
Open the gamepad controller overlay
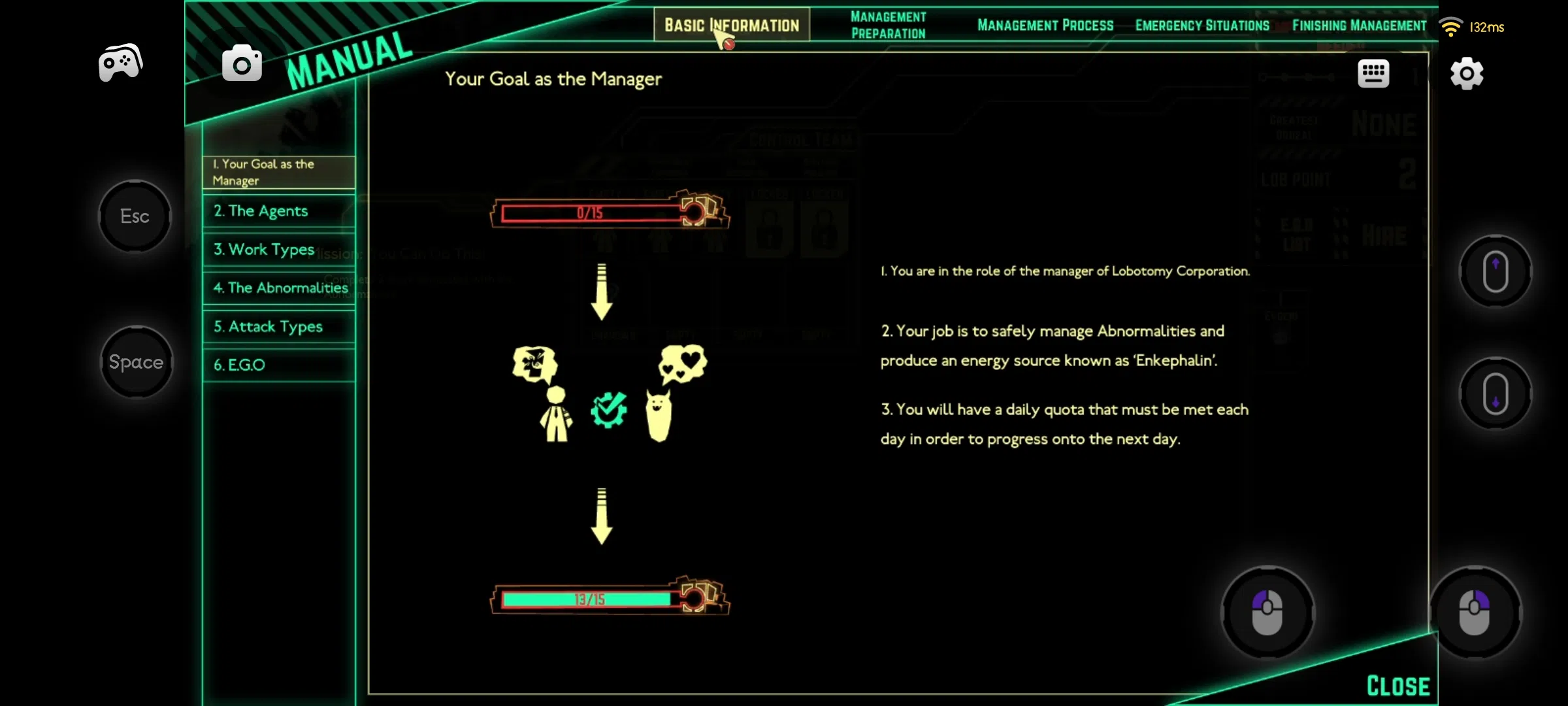point(120,62)
